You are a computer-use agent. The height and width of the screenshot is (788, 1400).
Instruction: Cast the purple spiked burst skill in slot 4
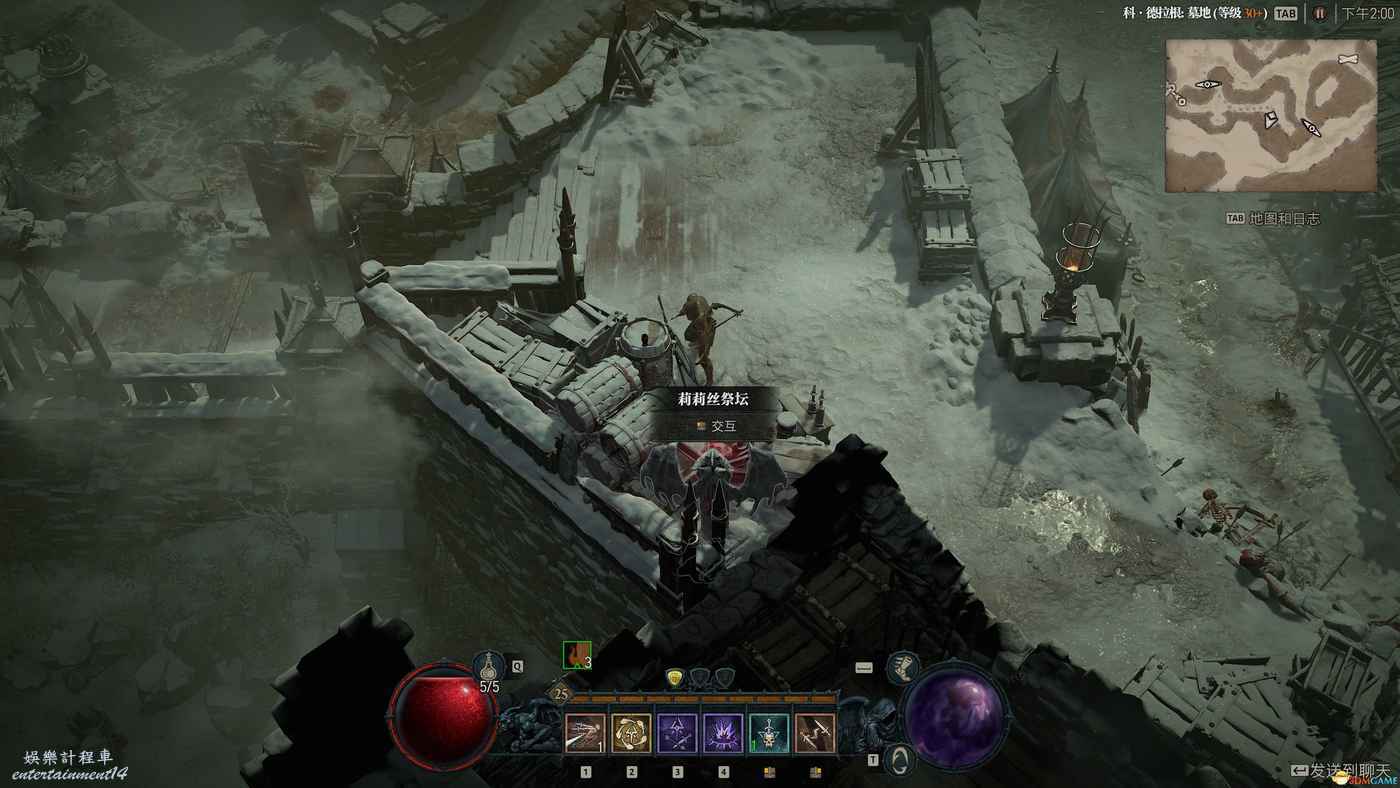[723, 733]
